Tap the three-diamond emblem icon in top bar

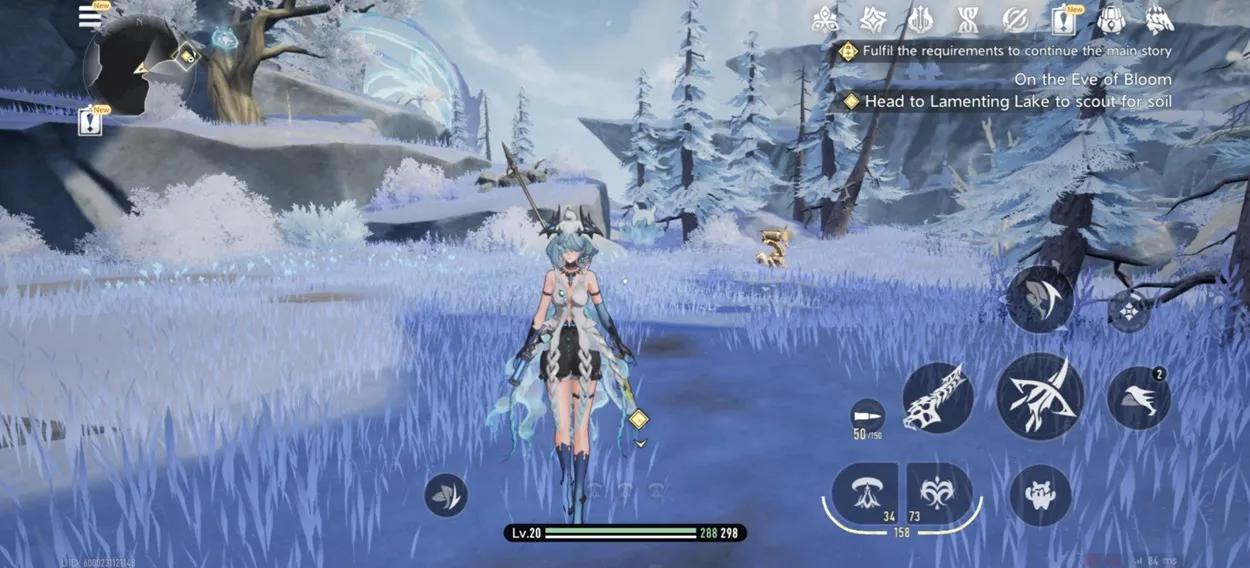tap(825, 19)
